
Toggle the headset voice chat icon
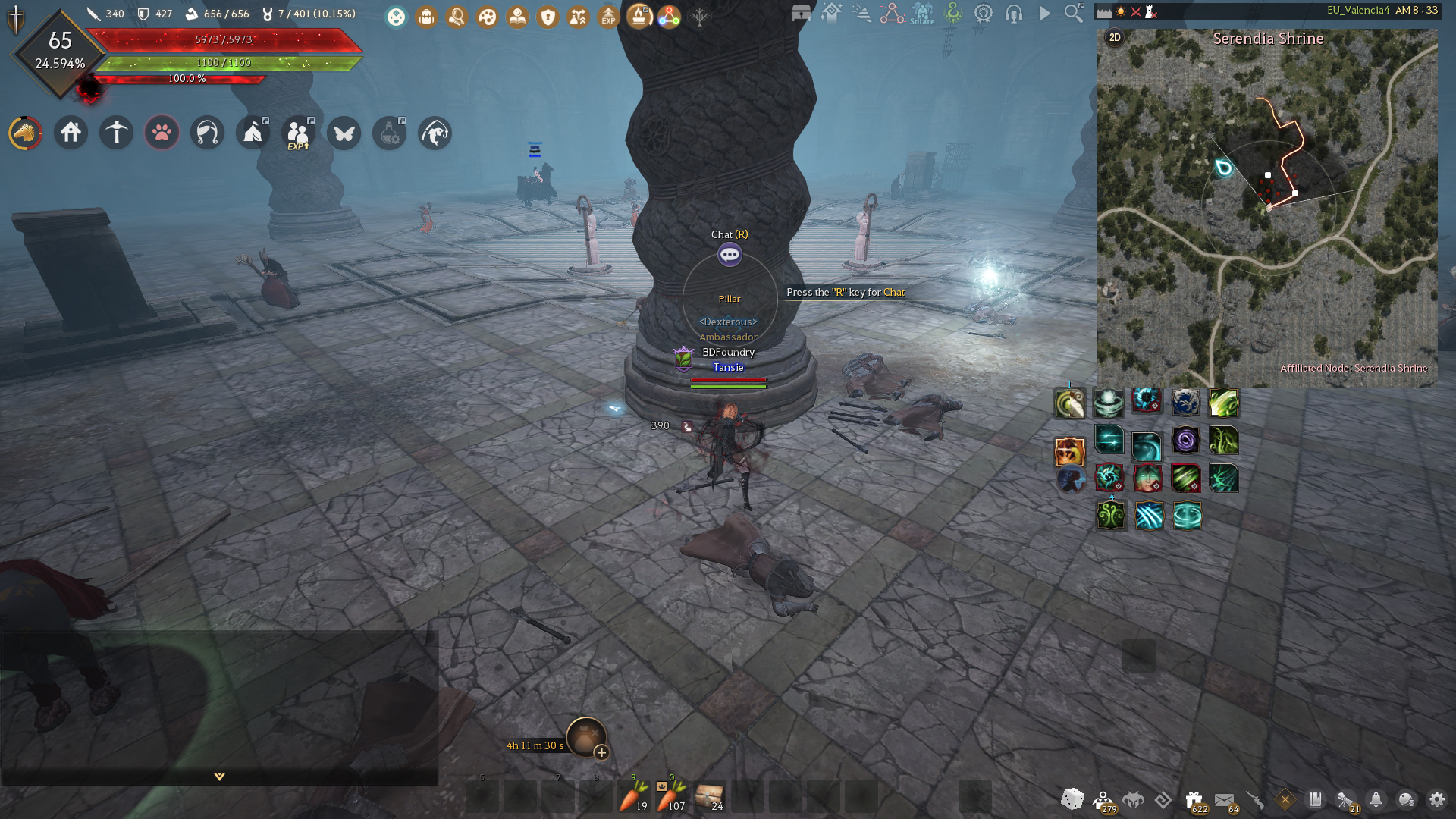(x=1014, y=13)
